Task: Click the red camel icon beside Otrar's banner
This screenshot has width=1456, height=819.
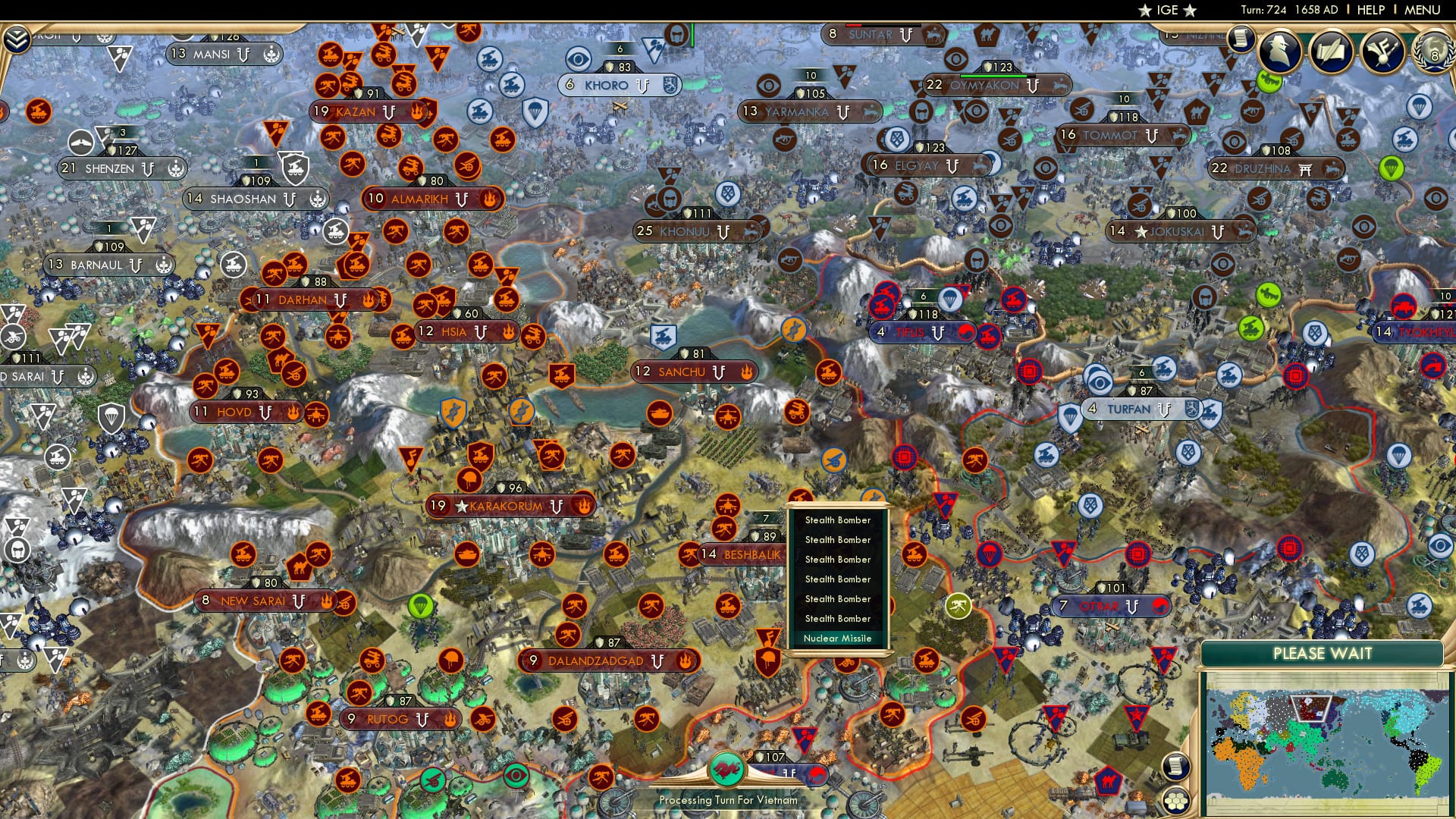Action: coord(1159,606)
